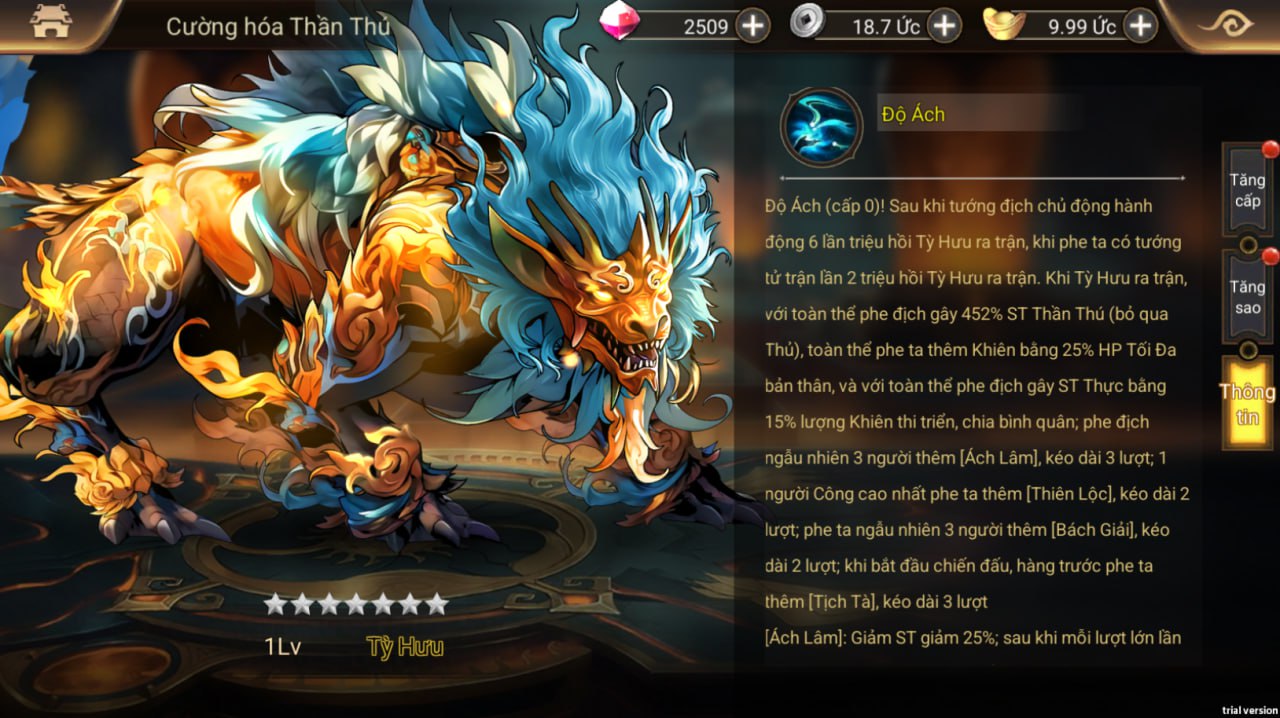Add more pink gems with plus button
The width and height of the screenshot is (1280, 718).
[x=753, y=26]
